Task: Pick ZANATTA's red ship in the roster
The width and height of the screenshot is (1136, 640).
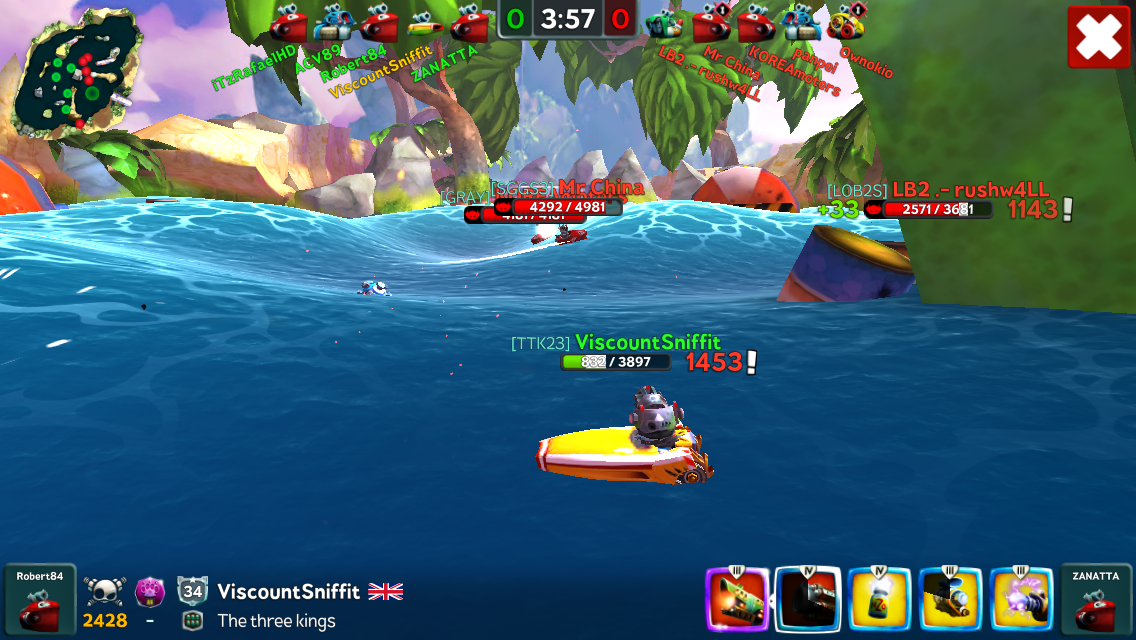Action: (469, 21)
